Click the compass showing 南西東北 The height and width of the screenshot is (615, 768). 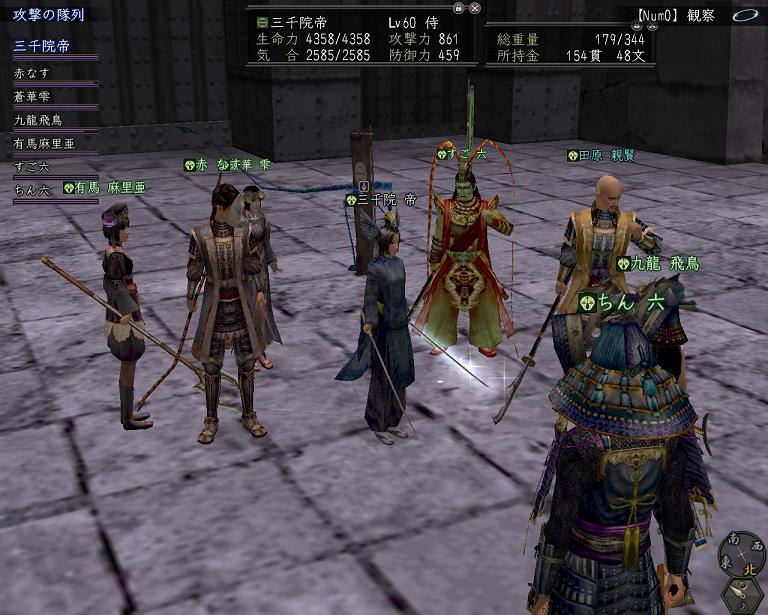743,555
